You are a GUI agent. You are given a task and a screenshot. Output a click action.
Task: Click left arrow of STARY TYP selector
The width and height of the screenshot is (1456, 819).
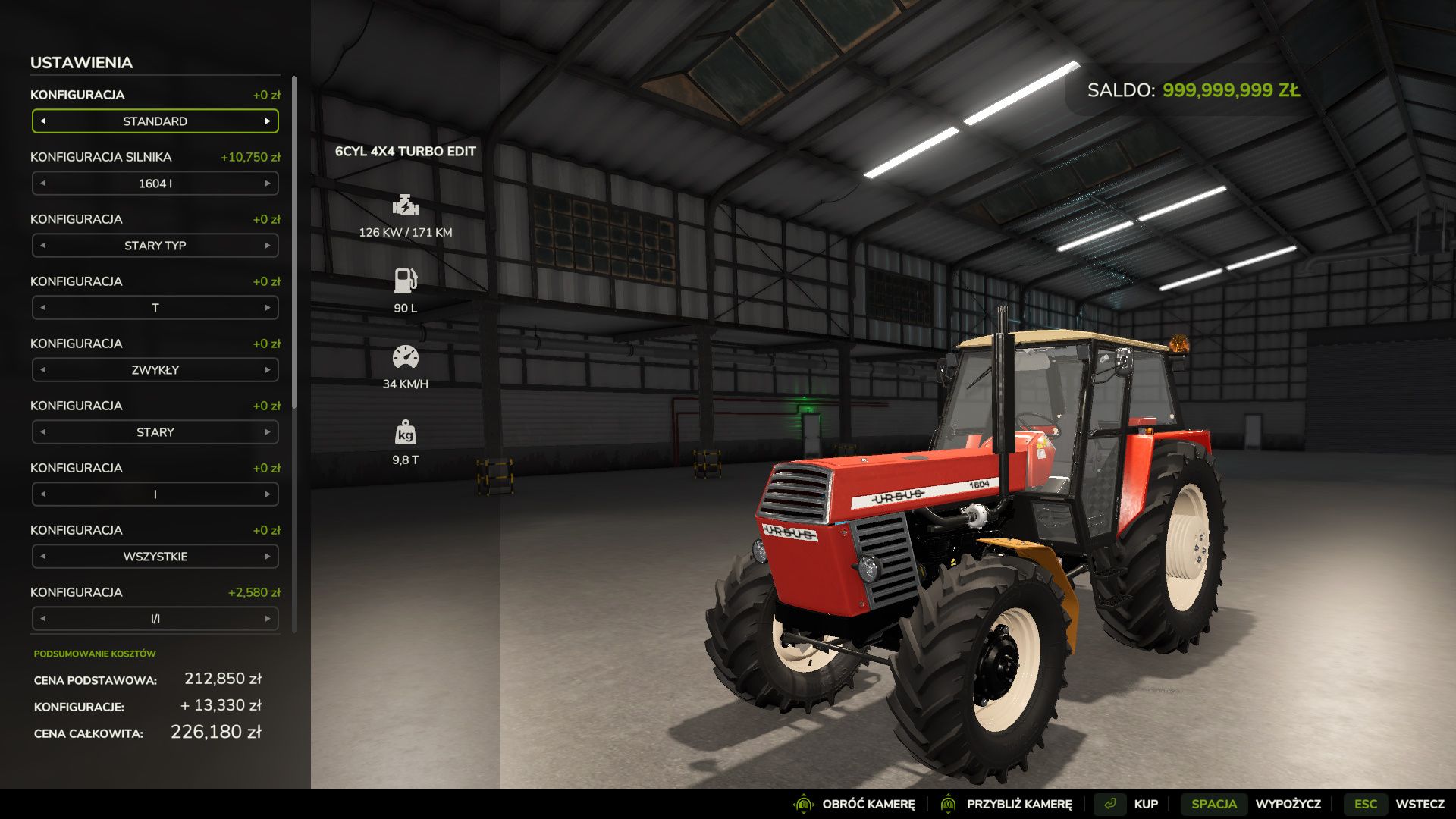(x=43, y=246)
